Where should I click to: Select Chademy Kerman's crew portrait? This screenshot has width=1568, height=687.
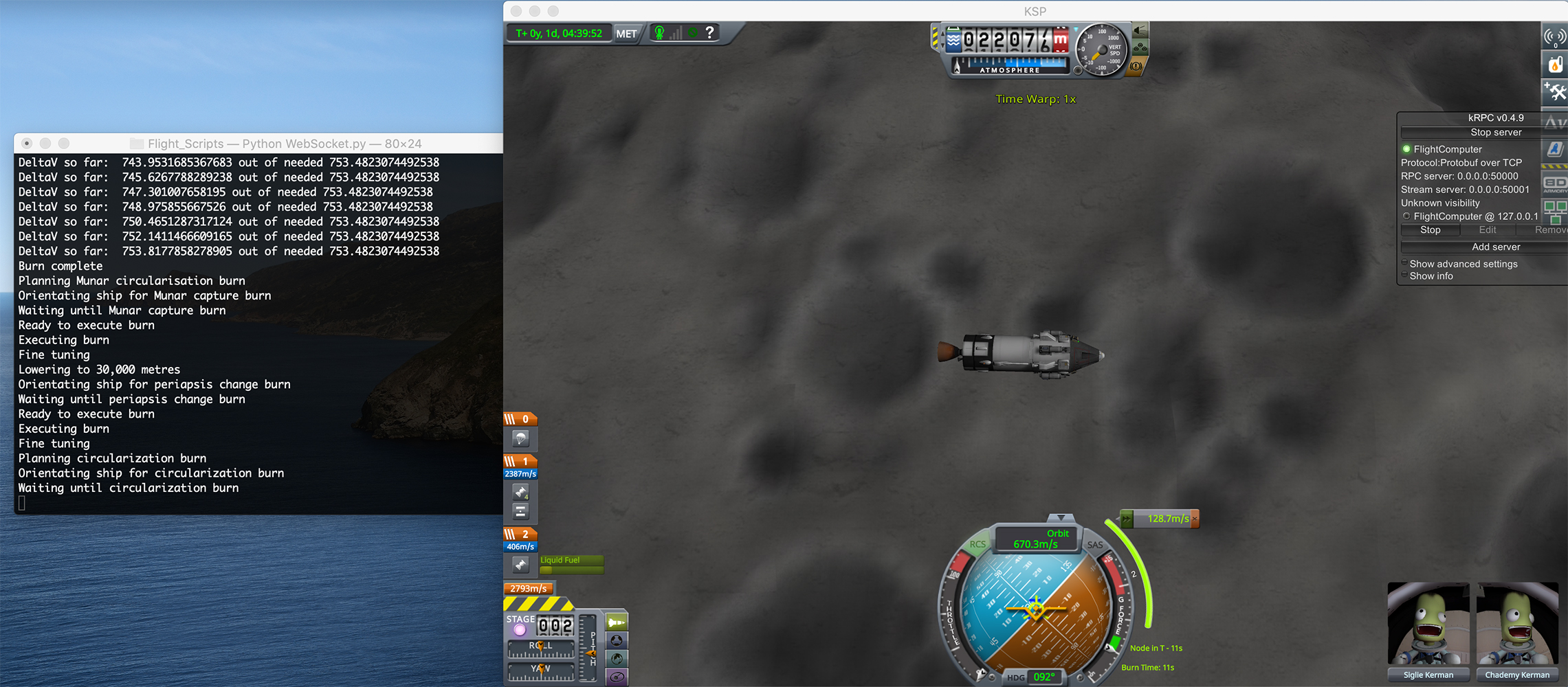tap(1517, 625)
